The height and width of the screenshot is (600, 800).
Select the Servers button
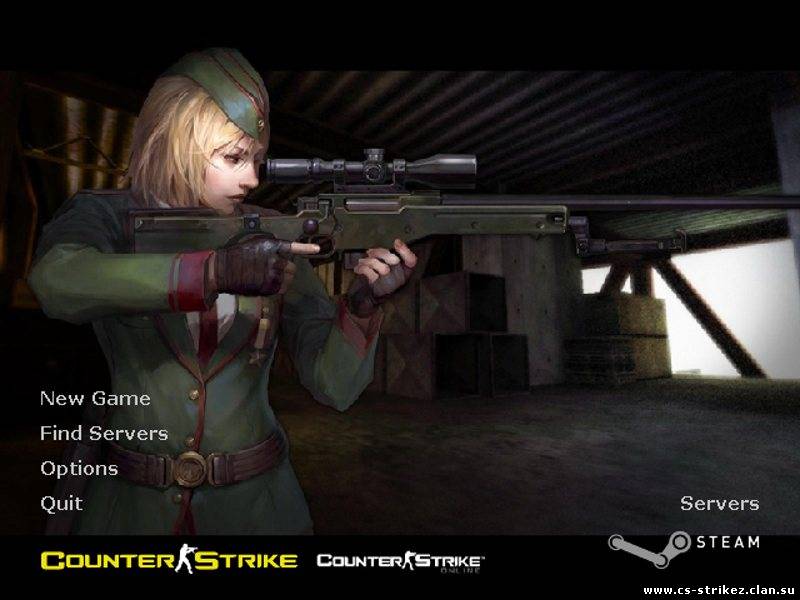click(x=719, y=503)
